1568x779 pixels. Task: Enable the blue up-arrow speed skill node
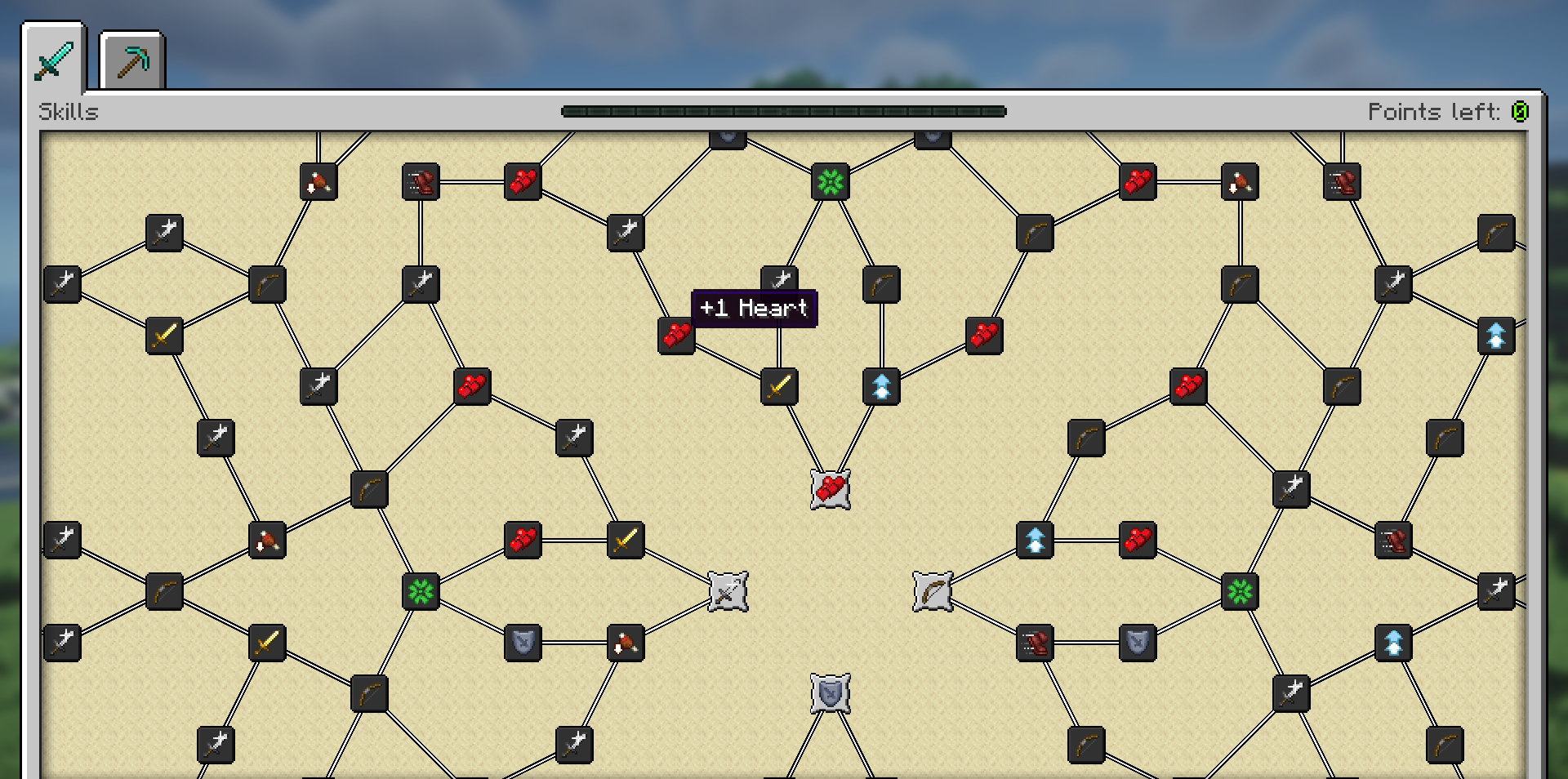tap(882, 388)
